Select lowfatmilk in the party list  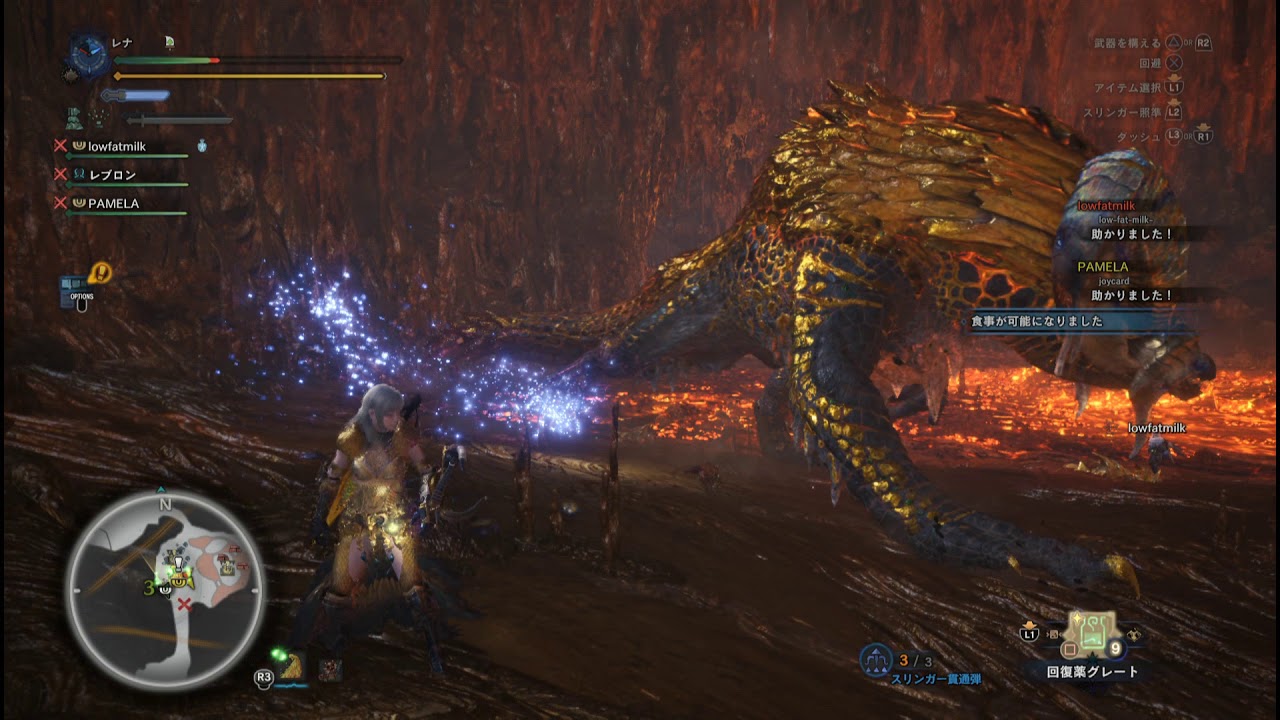[x=116, y=146]
